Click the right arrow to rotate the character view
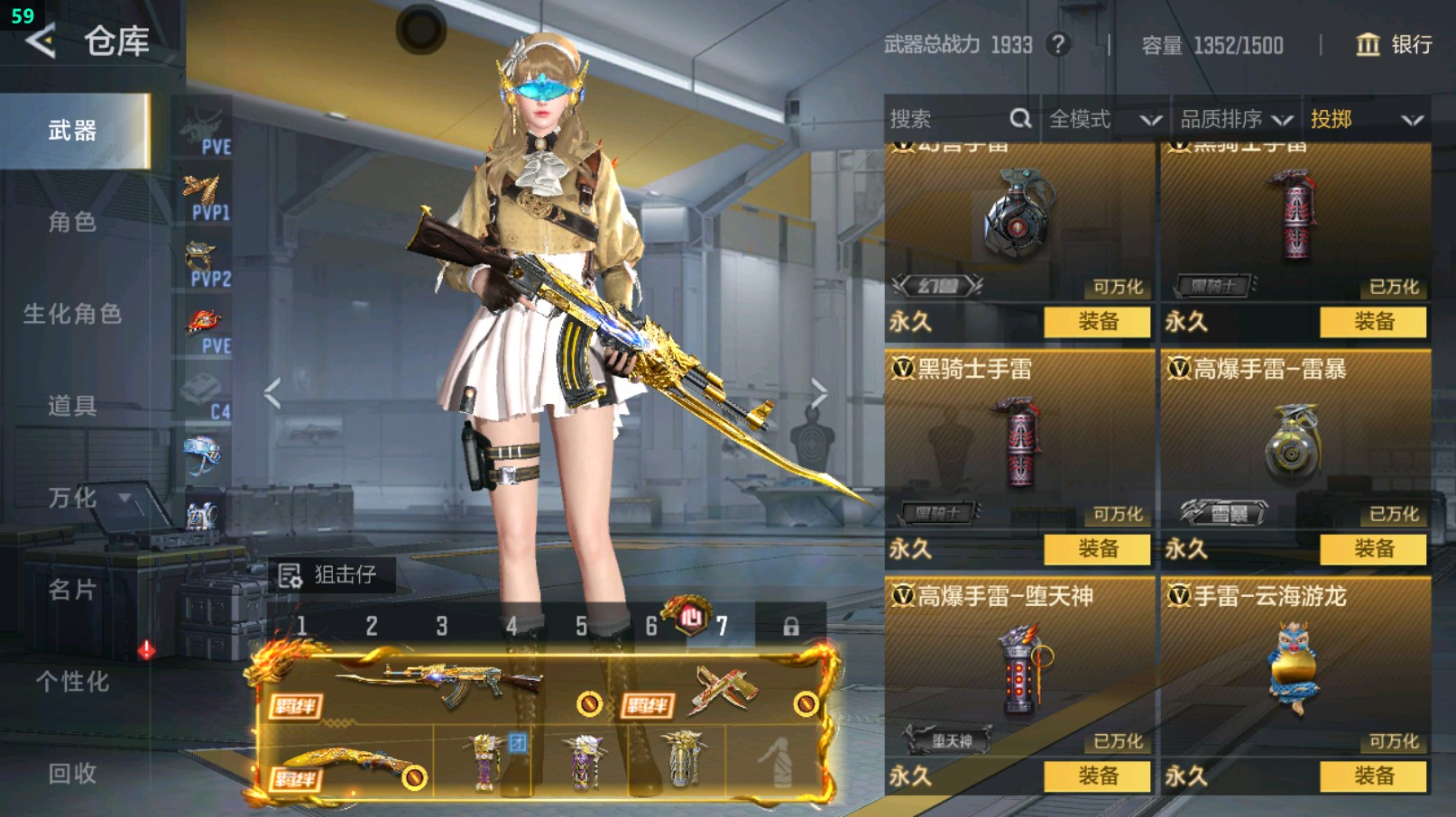Screen dimensions: 1456x817 819,390
